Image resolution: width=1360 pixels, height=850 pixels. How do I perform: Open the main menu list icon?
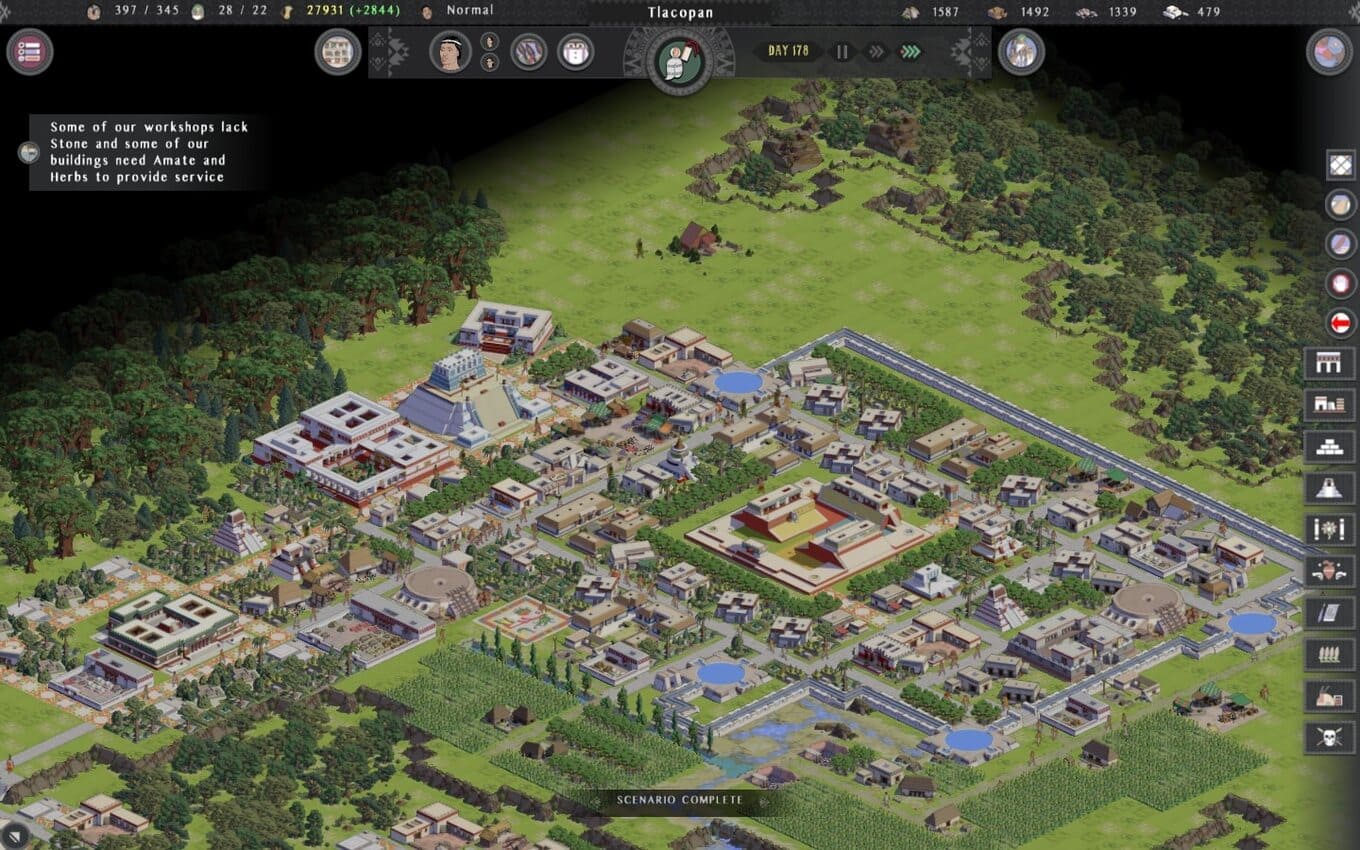30,51
